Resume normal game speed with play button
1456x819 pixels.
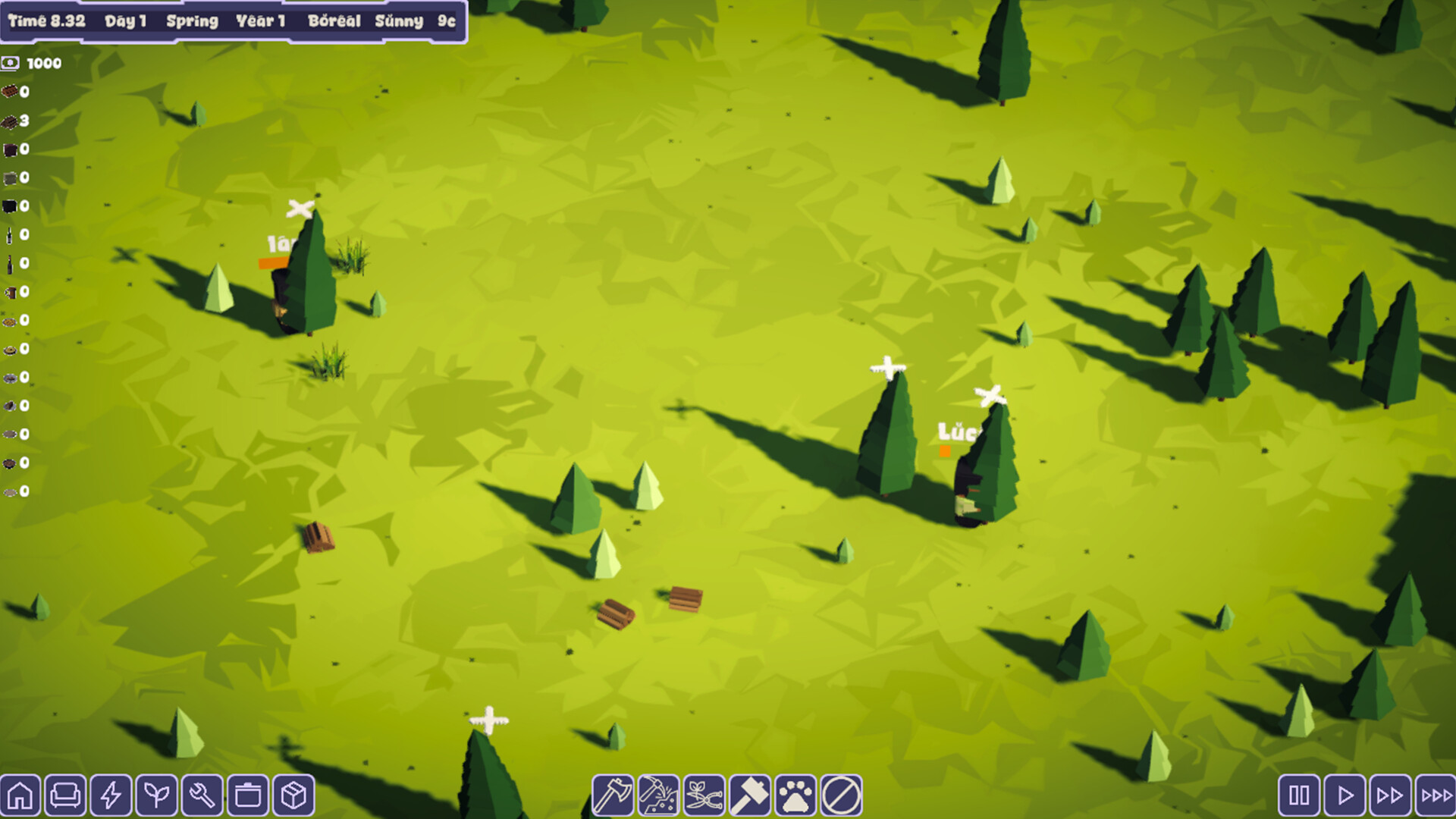[1345, 795]
